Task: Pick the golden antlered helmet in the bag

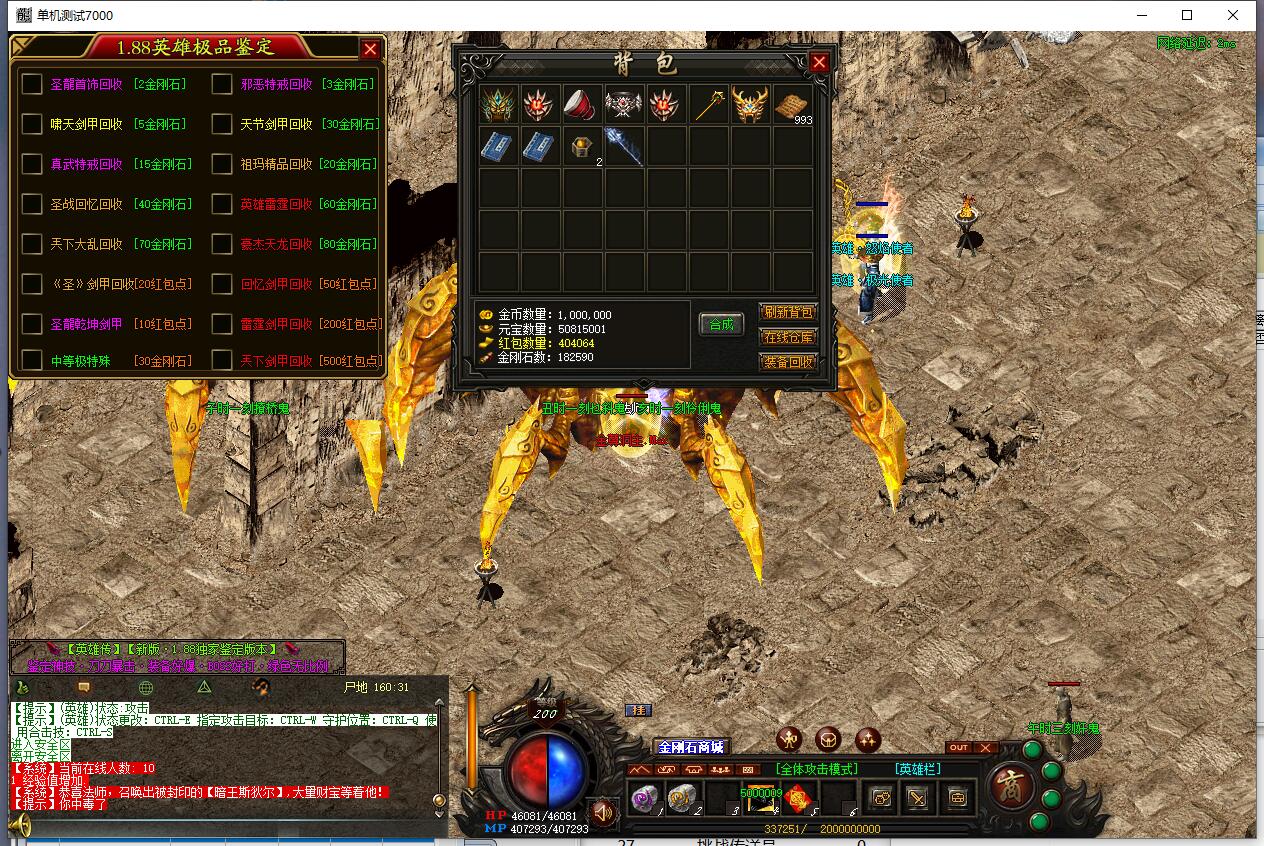Action: pyautogui.click(x=749, y=104)
